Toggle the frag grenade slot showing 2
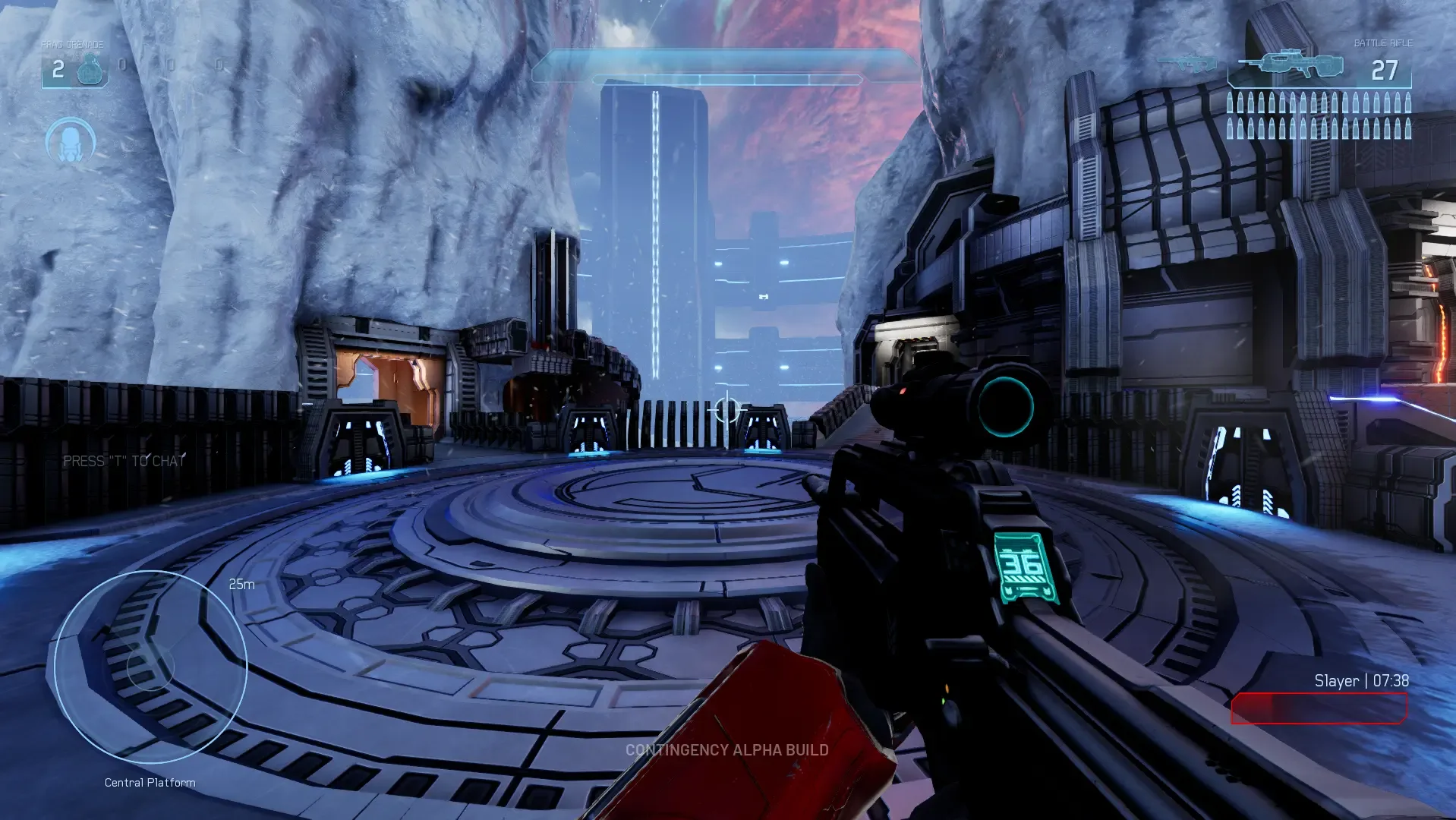The width and height of the screenshot is (1456, 820). click(x=74, y=69)
